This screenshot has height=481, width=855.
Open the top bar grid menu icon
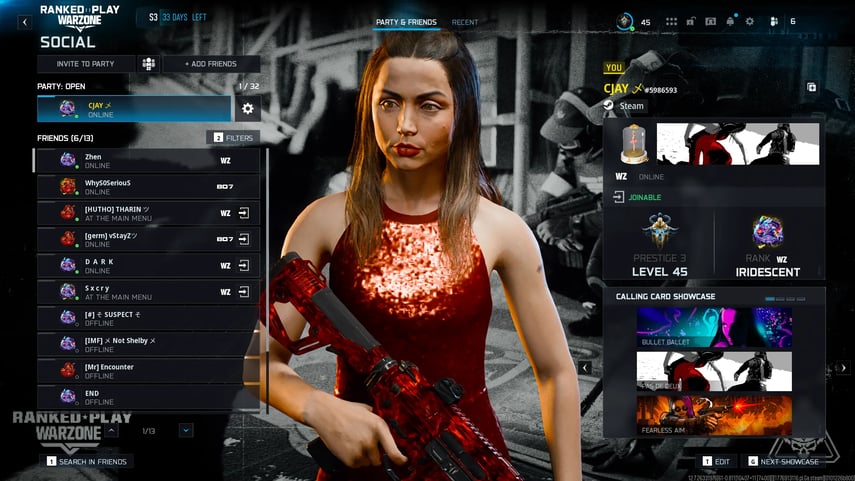pos(672,21)
